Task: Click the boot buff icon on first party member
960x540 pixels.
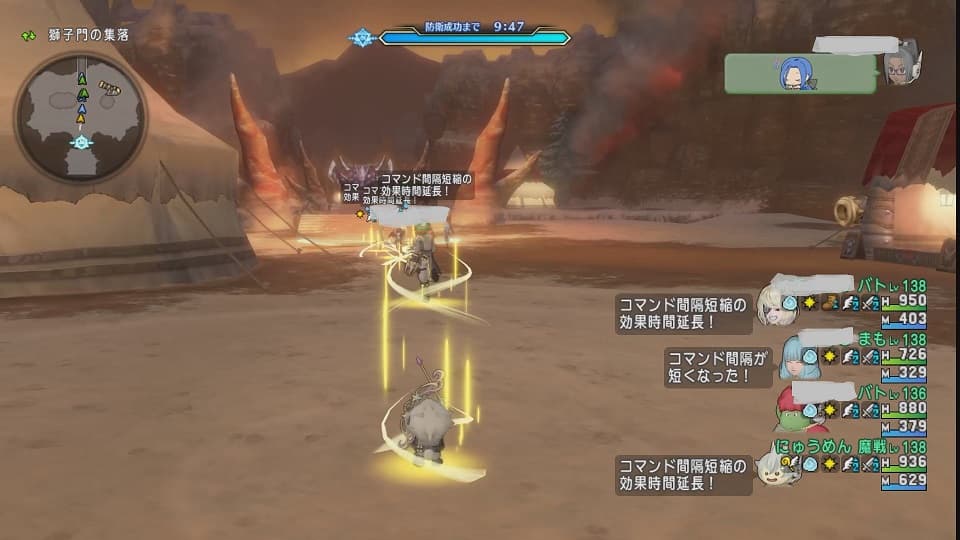Action: pyautogui.click(x=829, y=301)
